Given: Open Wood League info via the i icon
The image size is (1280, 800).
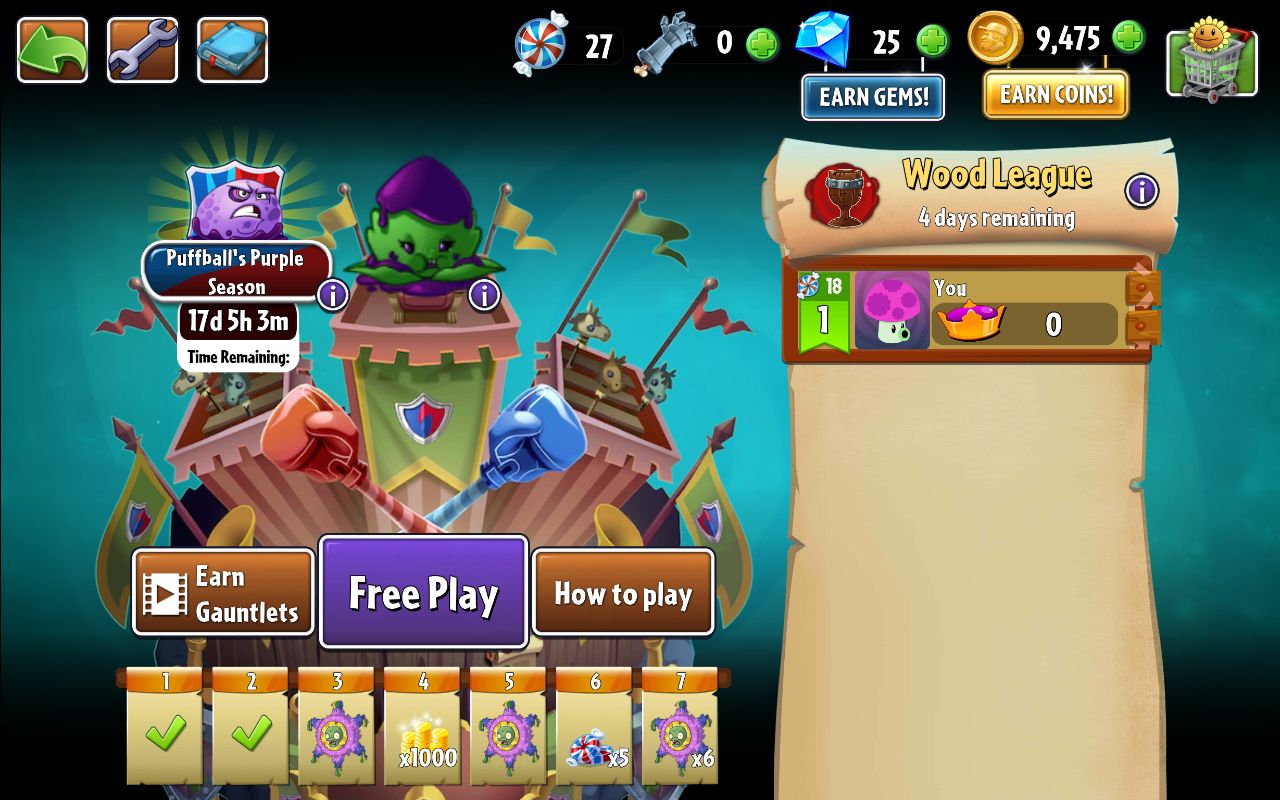Looking at the screenshot, I should tap(1141, 192).
